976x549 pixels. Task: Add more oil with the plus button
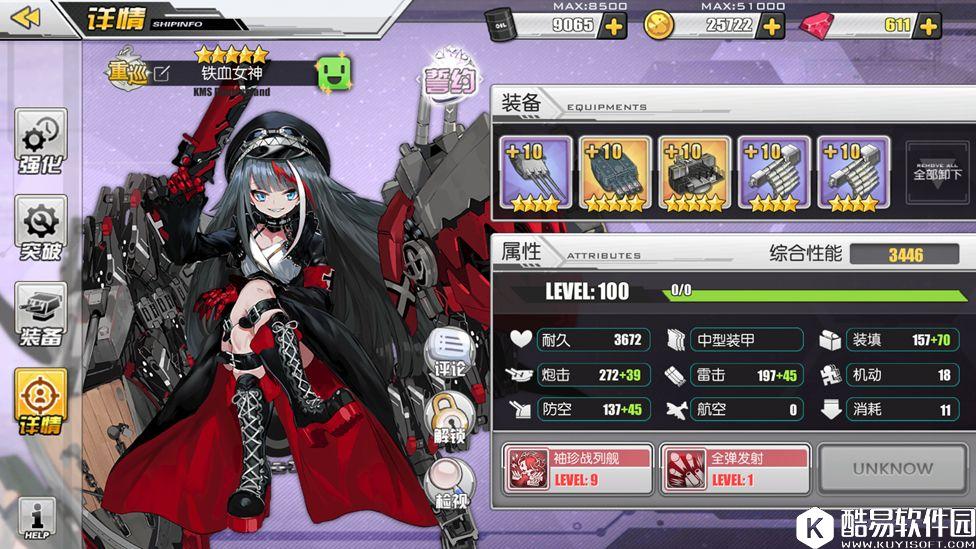click(612, 26)
